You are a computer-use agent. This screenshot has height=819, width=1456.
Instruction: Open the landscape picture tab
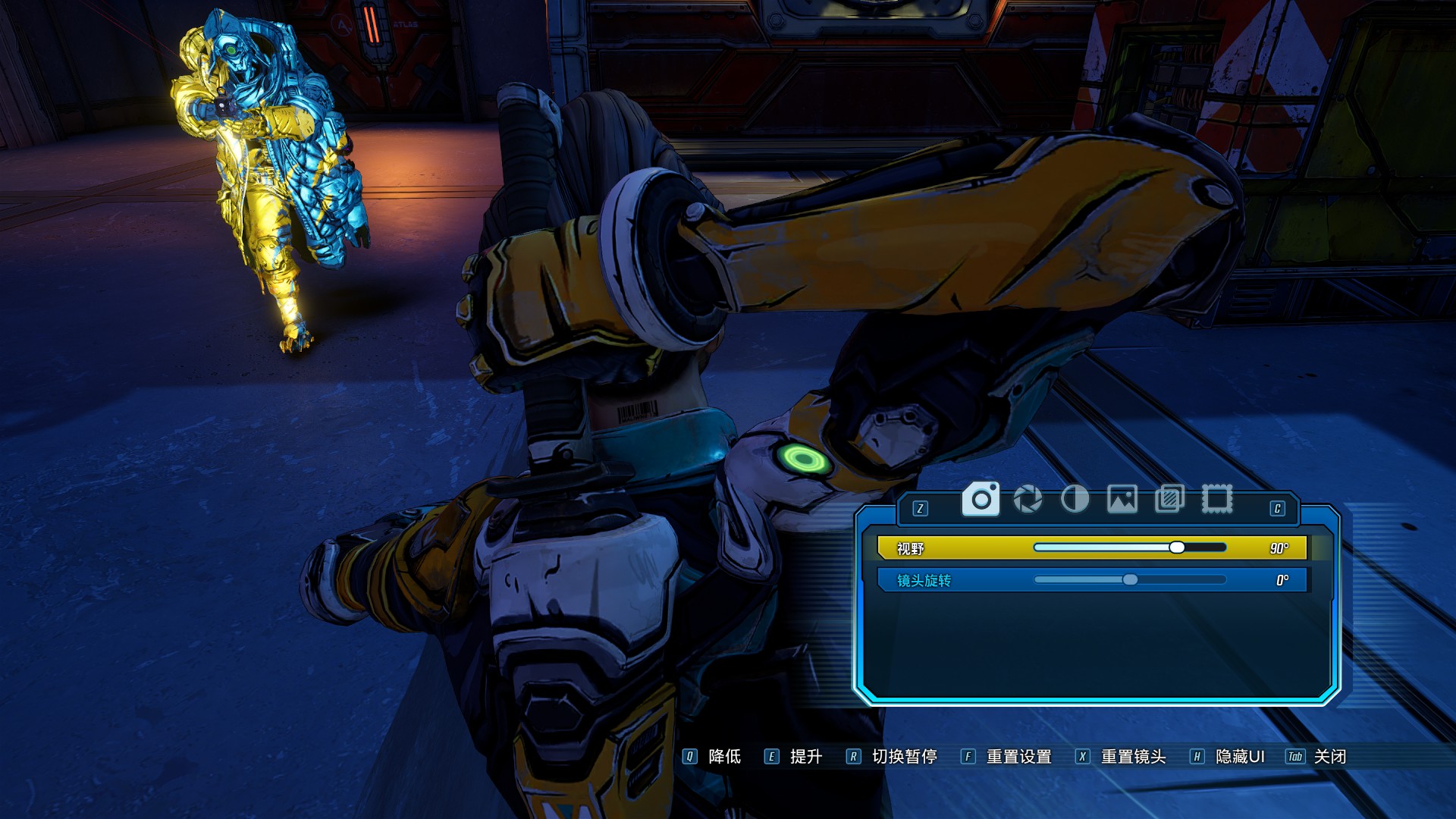tap(1122, 499)
